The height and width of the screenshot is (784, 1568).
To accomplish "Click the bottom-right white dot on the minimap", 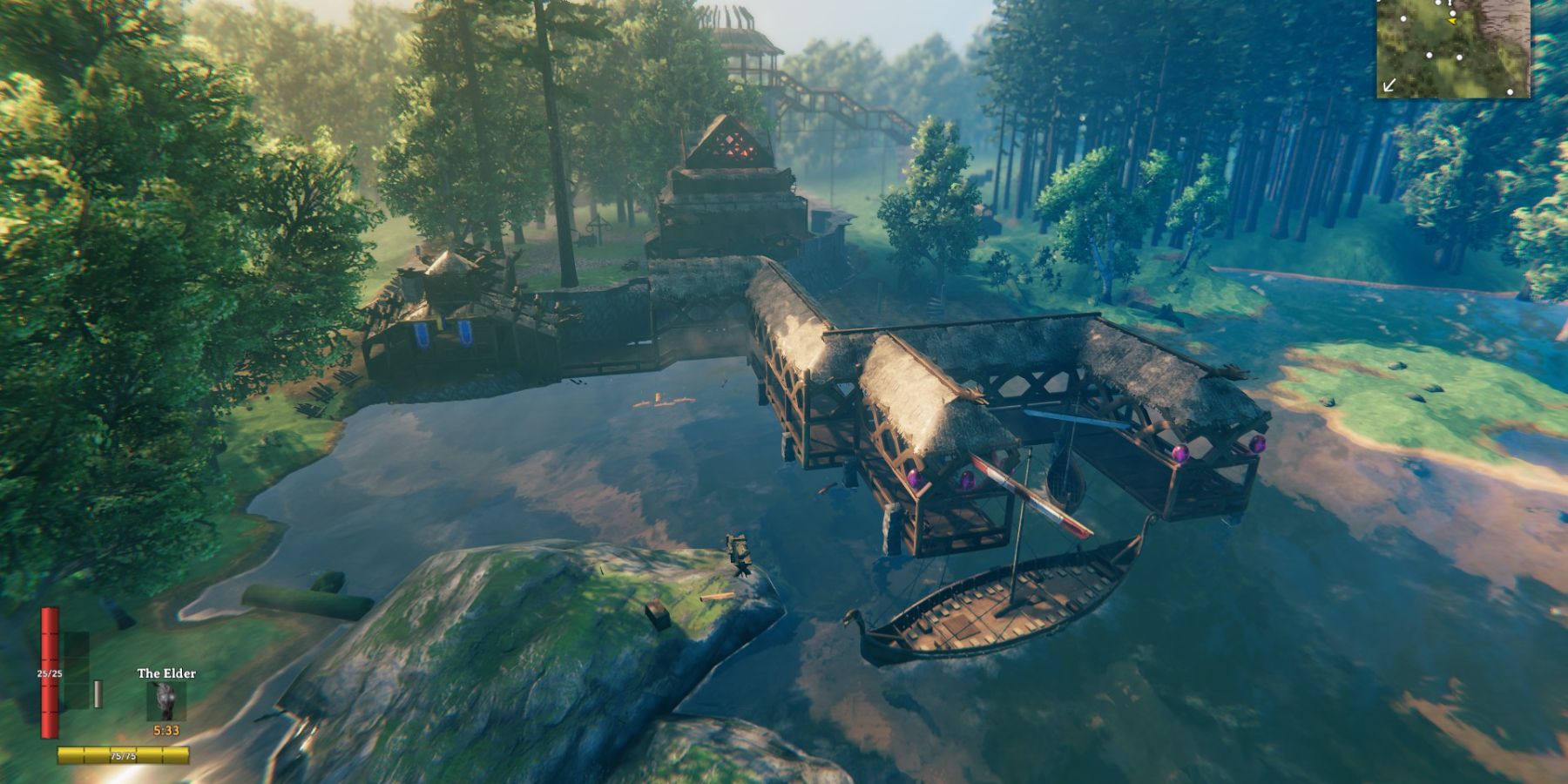I will (1511, 92).
